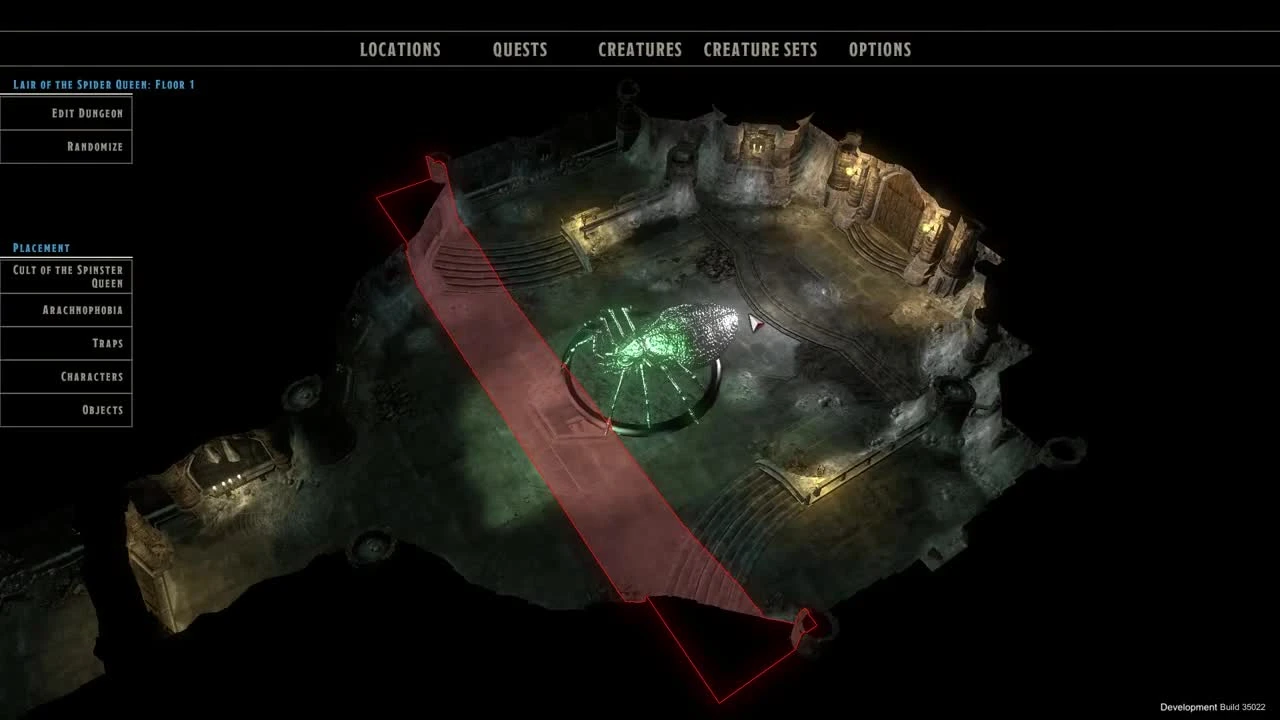Click the Lair of the Spider Queen floor label
Image resolution: width=1280 pixels, height=720 pixels.
pyautogui.click(x=103, y=85)
